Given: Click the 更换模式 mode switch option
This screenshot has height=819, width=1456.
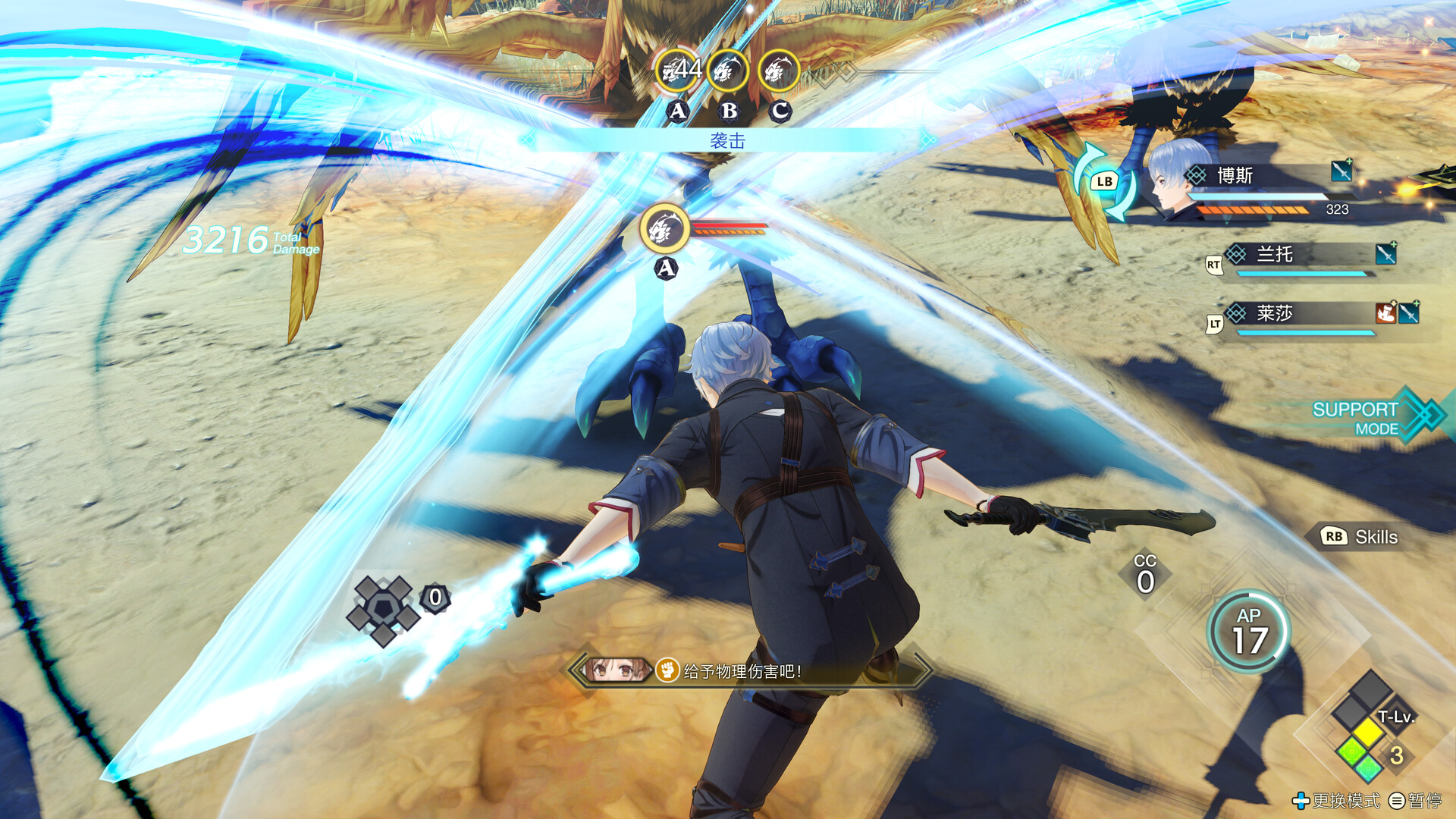Looking at the screenshot, I should tap(1336, 801).
